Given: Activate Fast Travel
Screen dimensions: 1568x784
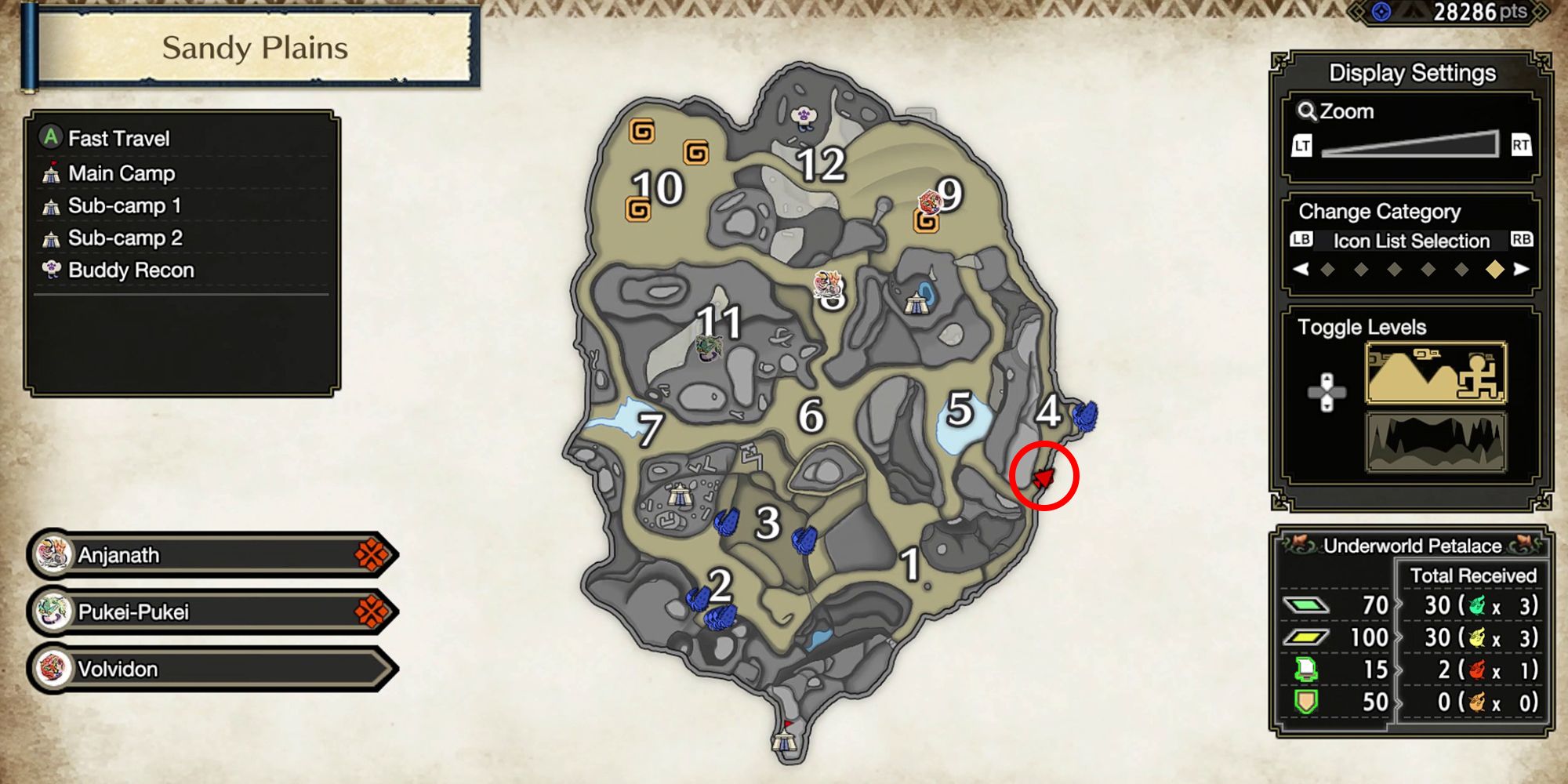Looking at the screenshot, I should 118,139.
